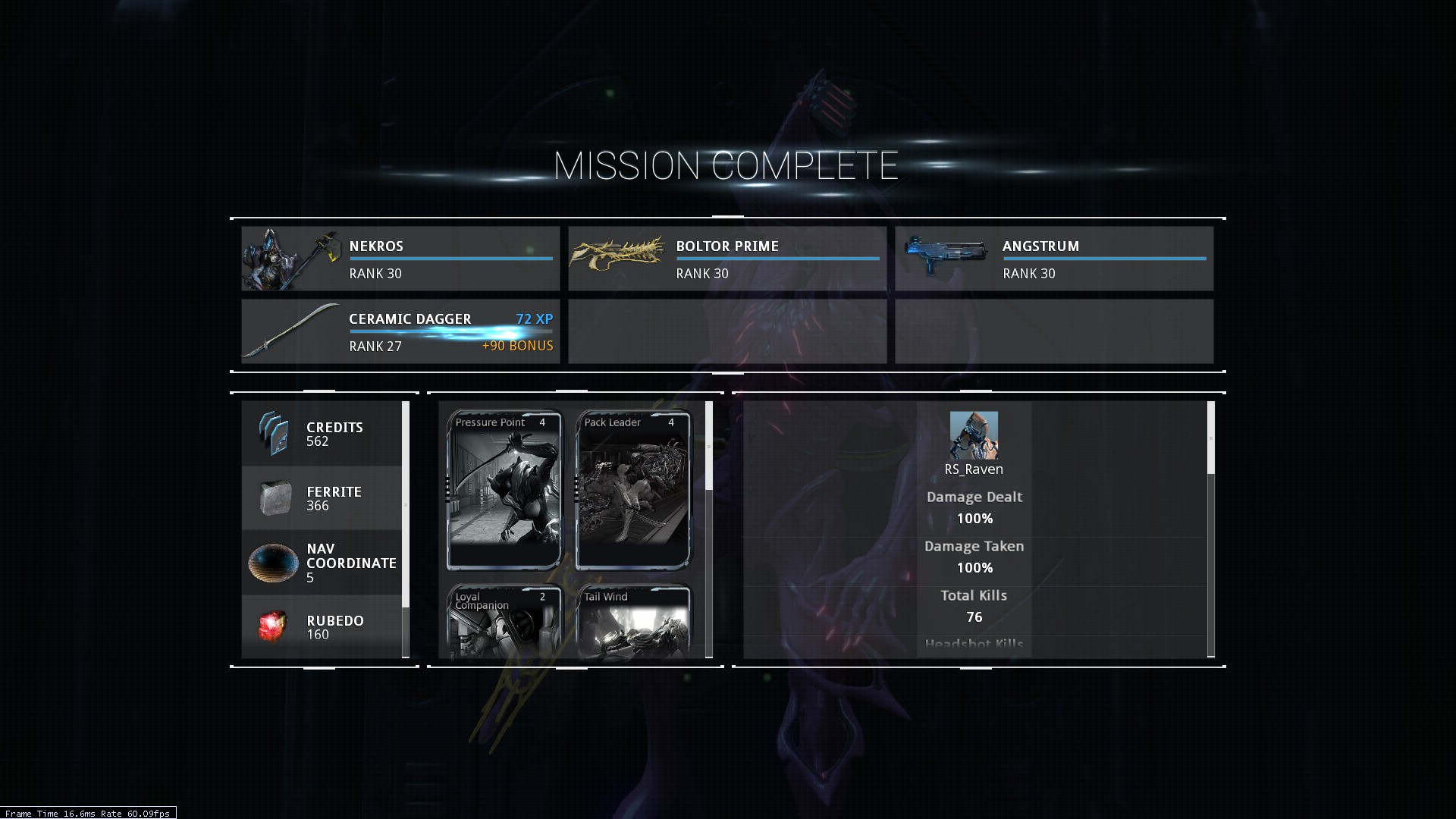Pick the Nav Coordinate reward row
Viewport: 1456px width, 819px height.
tap(322, 563)
